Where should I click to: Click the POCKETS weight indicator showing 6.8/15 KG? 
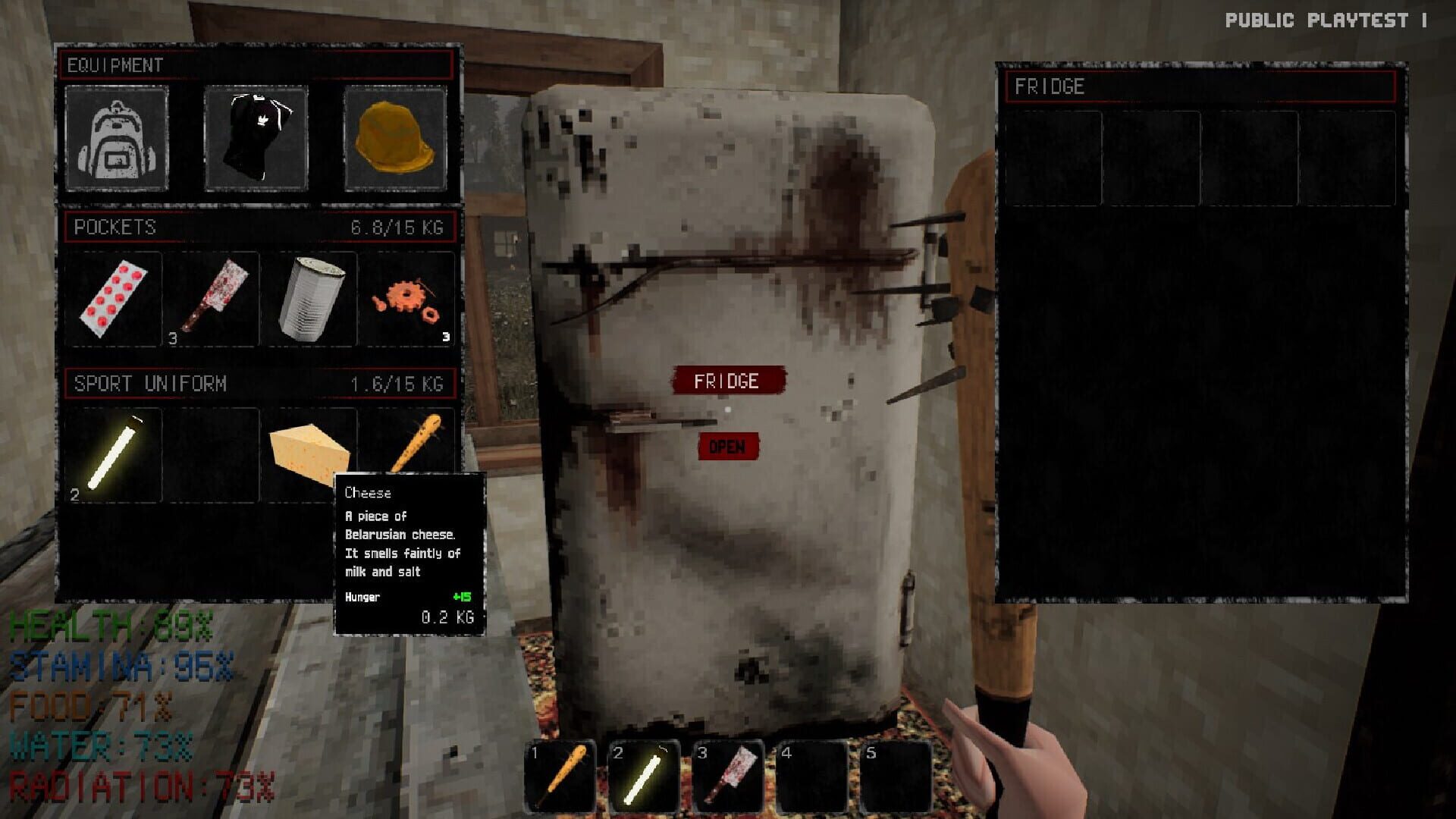tap(397, 224)
